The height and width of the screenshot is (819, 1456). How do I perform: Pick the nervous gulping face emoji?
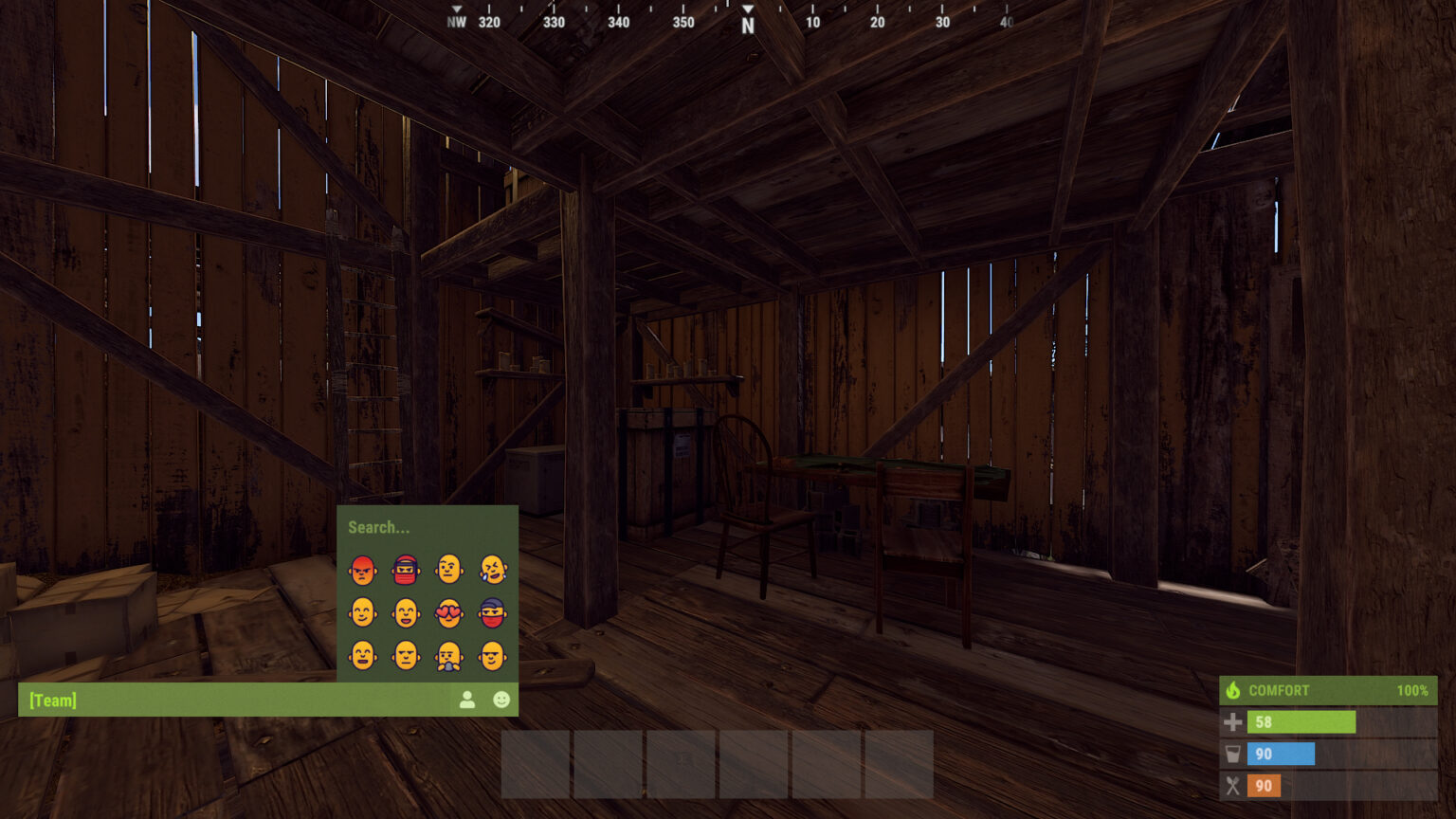[x=449, y=654]
